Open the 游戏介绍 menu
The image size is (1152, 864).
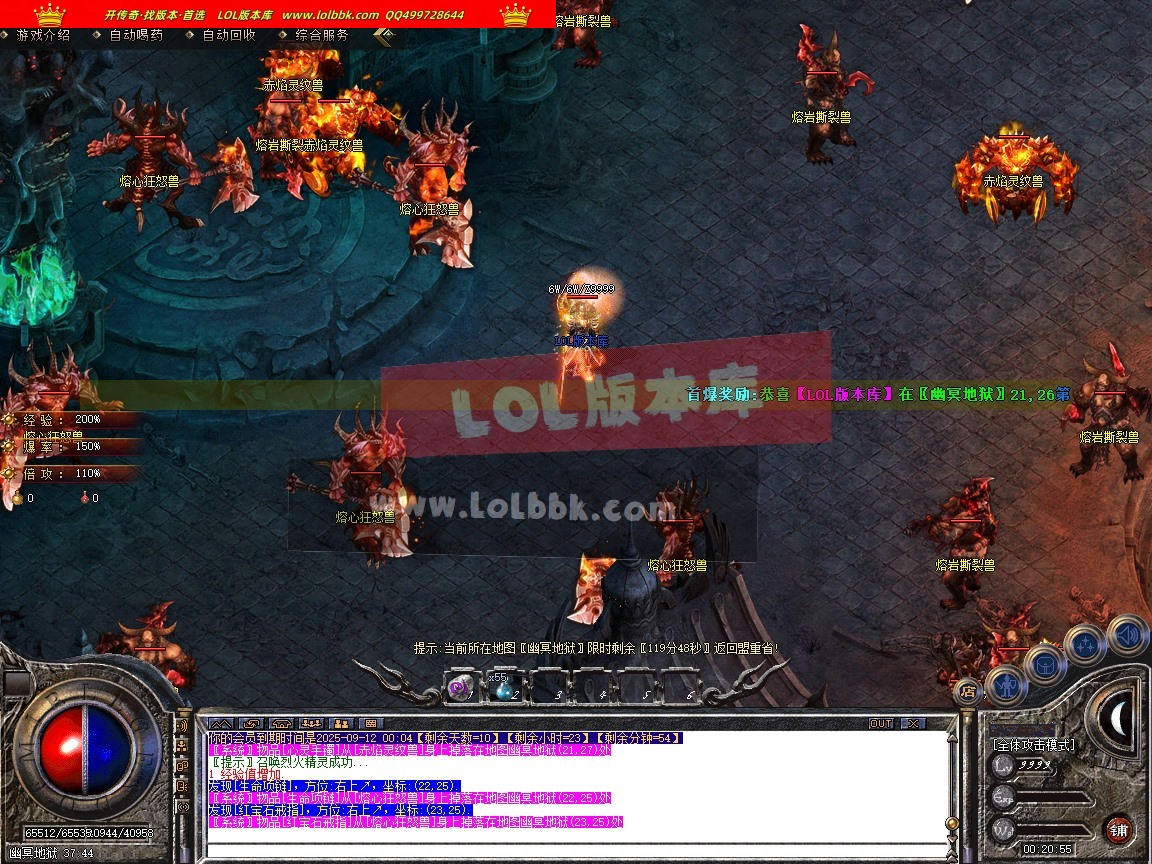click(x=43, y=35)
